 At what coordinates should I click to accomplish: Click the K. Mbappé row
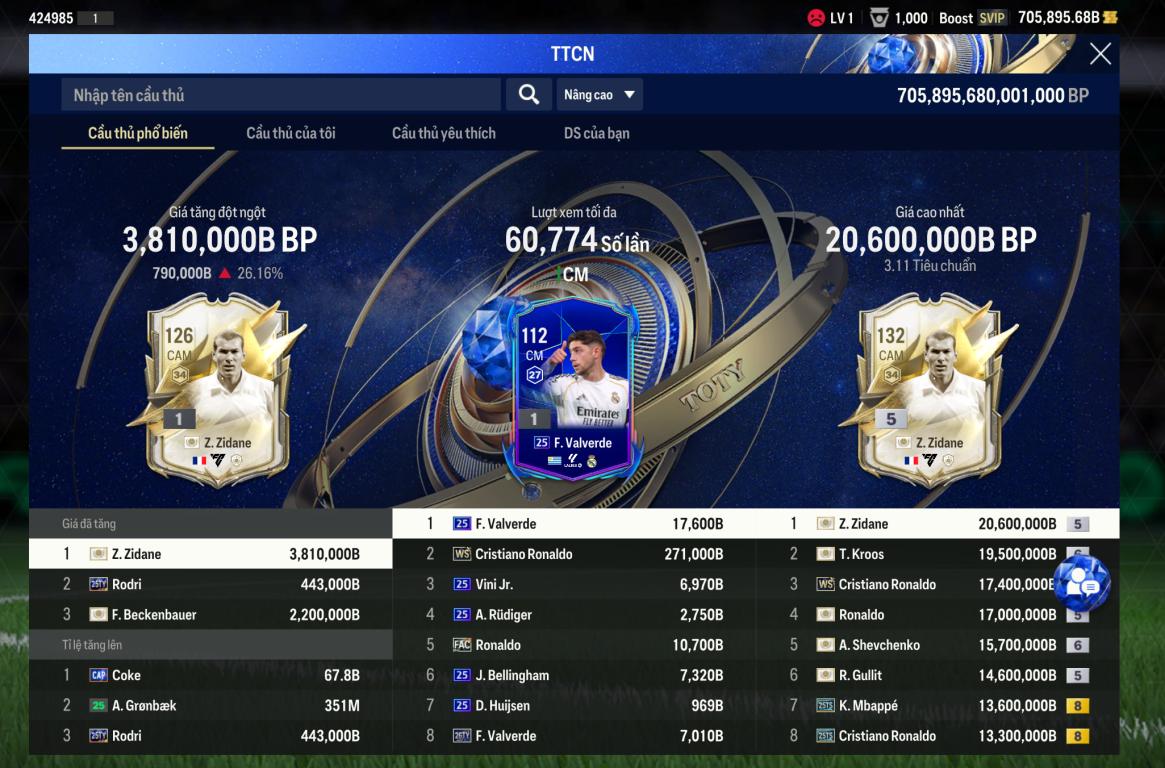point(937,706)
